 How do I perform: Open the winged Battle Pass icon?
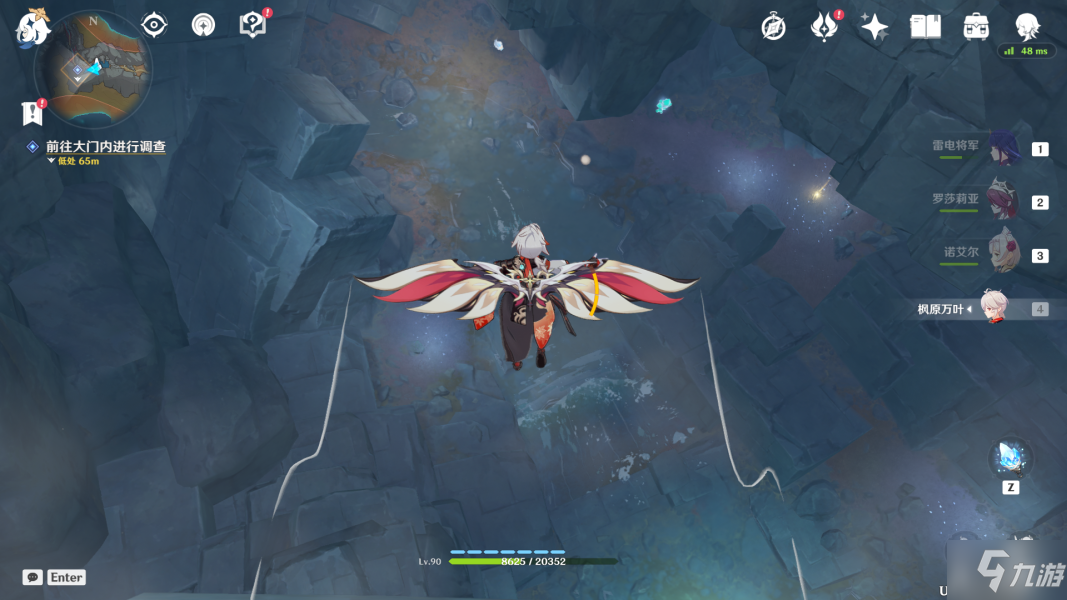pyautogui.click(x=824, y=27)
